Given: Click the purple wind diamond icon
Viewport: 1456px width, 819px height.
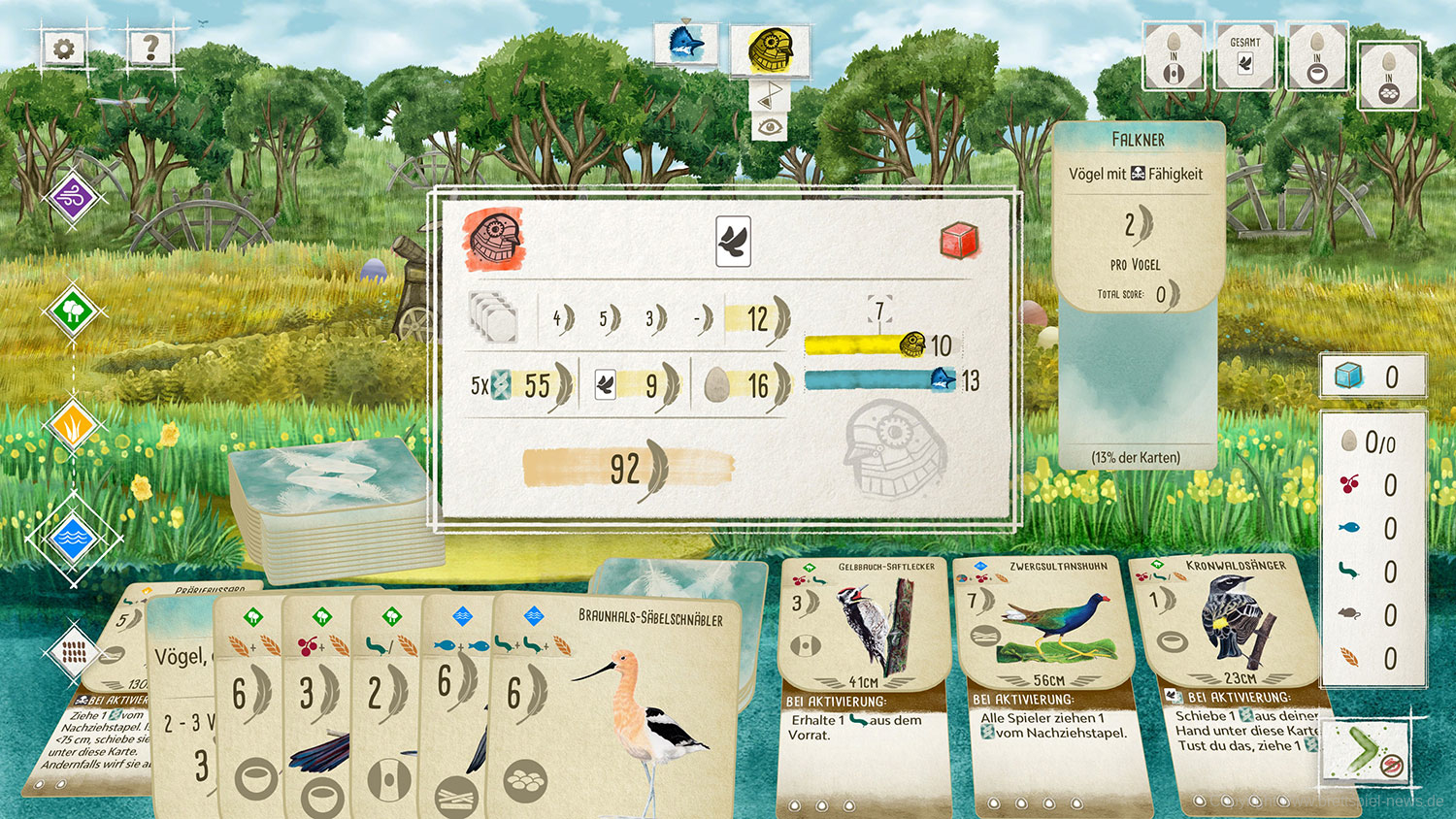Looking at the screenshot, I should click(x=73, y=200).
